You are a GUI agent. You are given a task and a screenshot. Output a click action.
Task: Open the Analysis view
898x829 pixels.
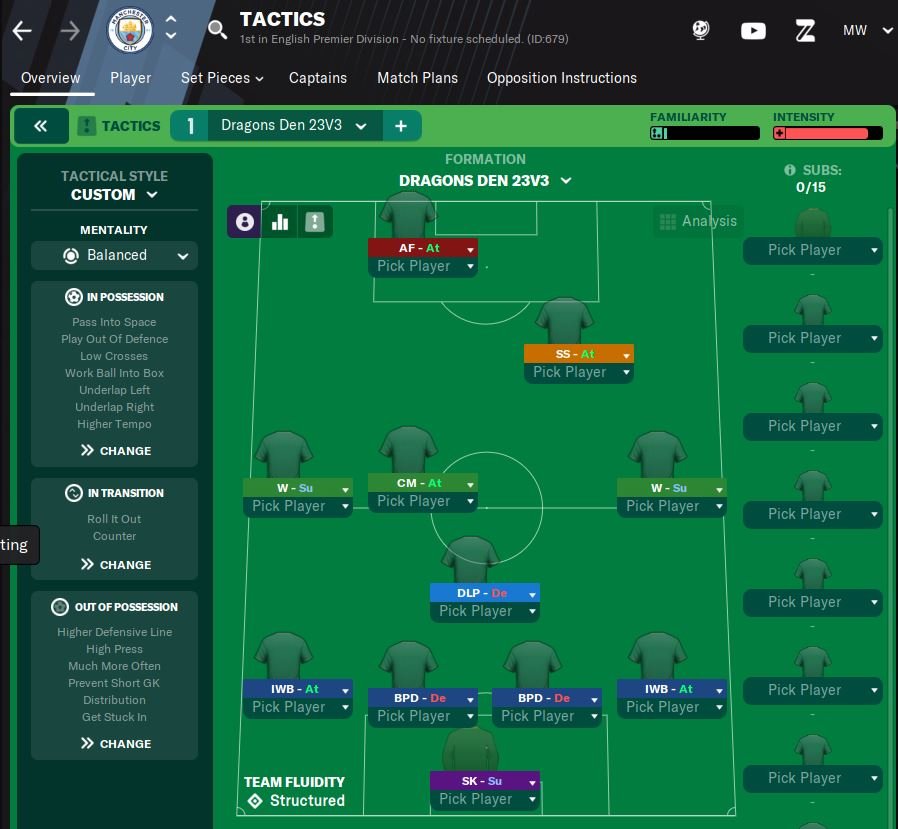[697, 221]
